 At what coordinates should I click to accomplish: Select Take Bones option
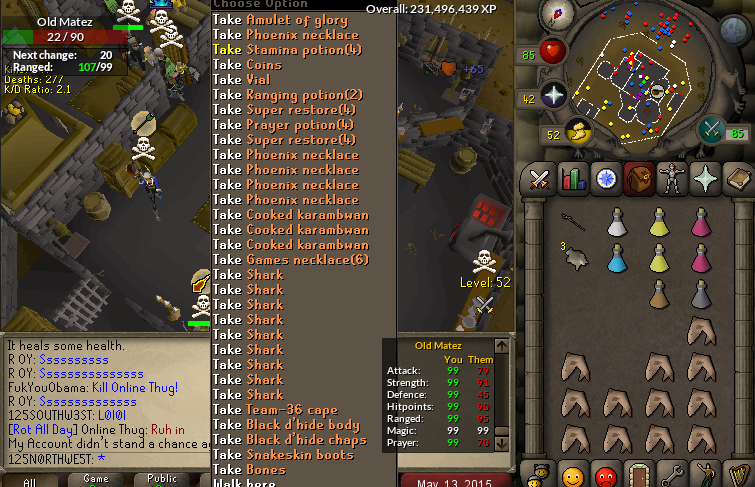click(249, 470)
